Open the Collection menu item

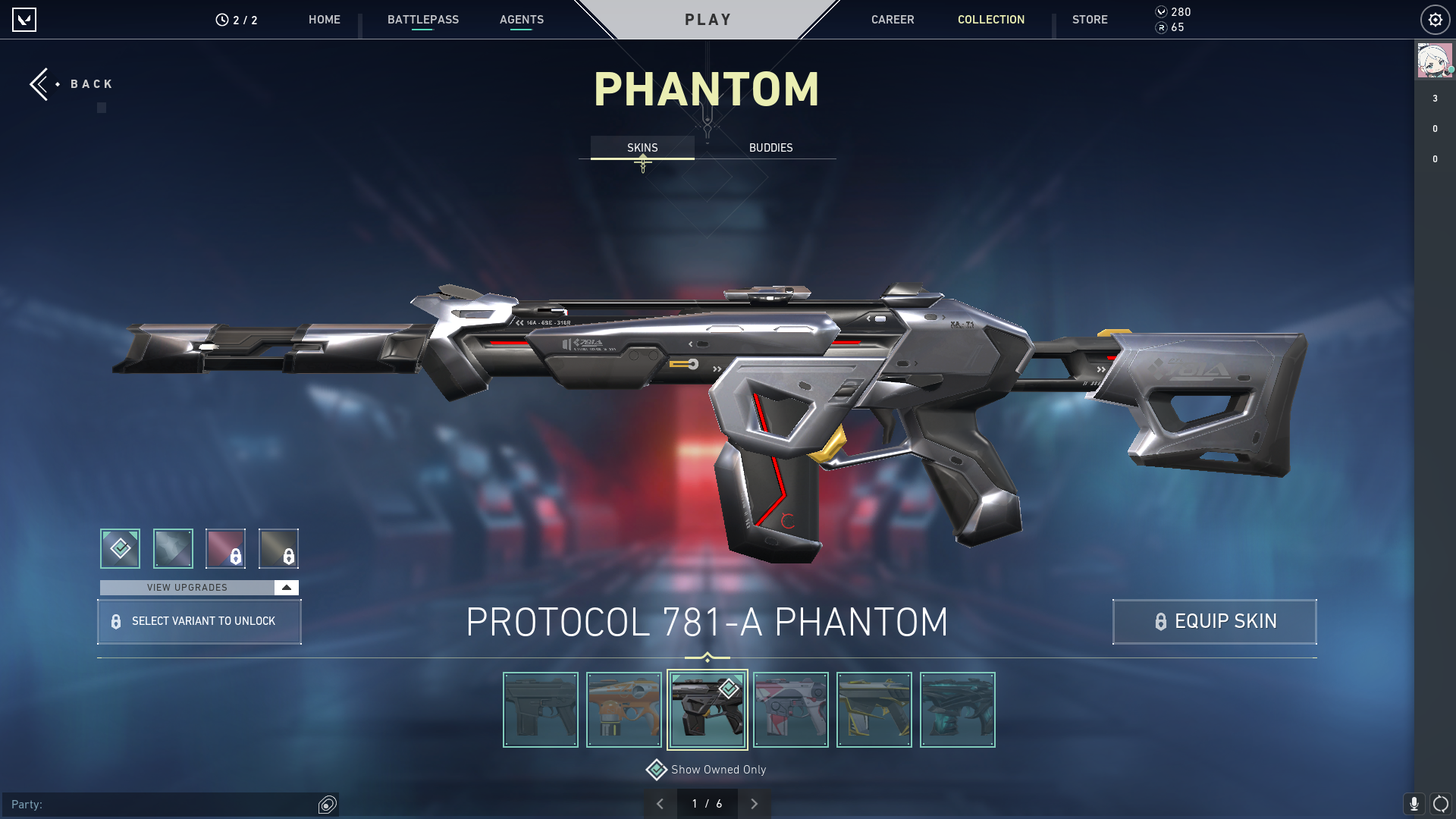point(990,20)
